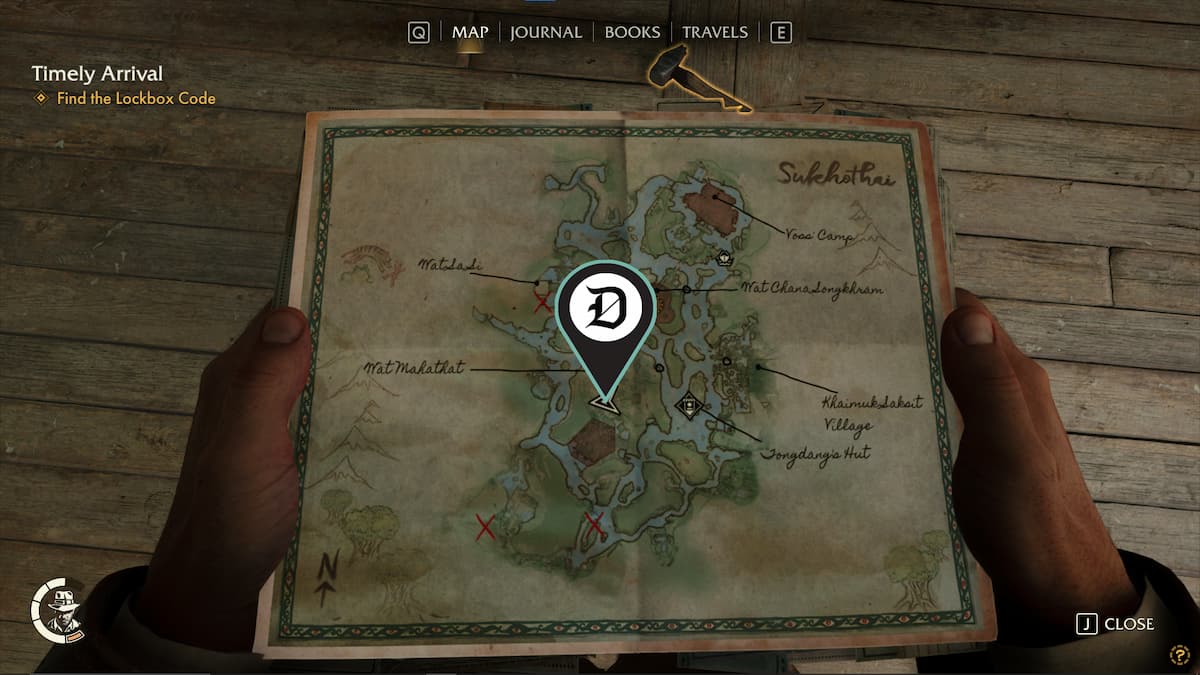Viewport: 1200px width, 675px height.
Task: Select the Timely Arrival quest tracker
Action: coord(97,73)
